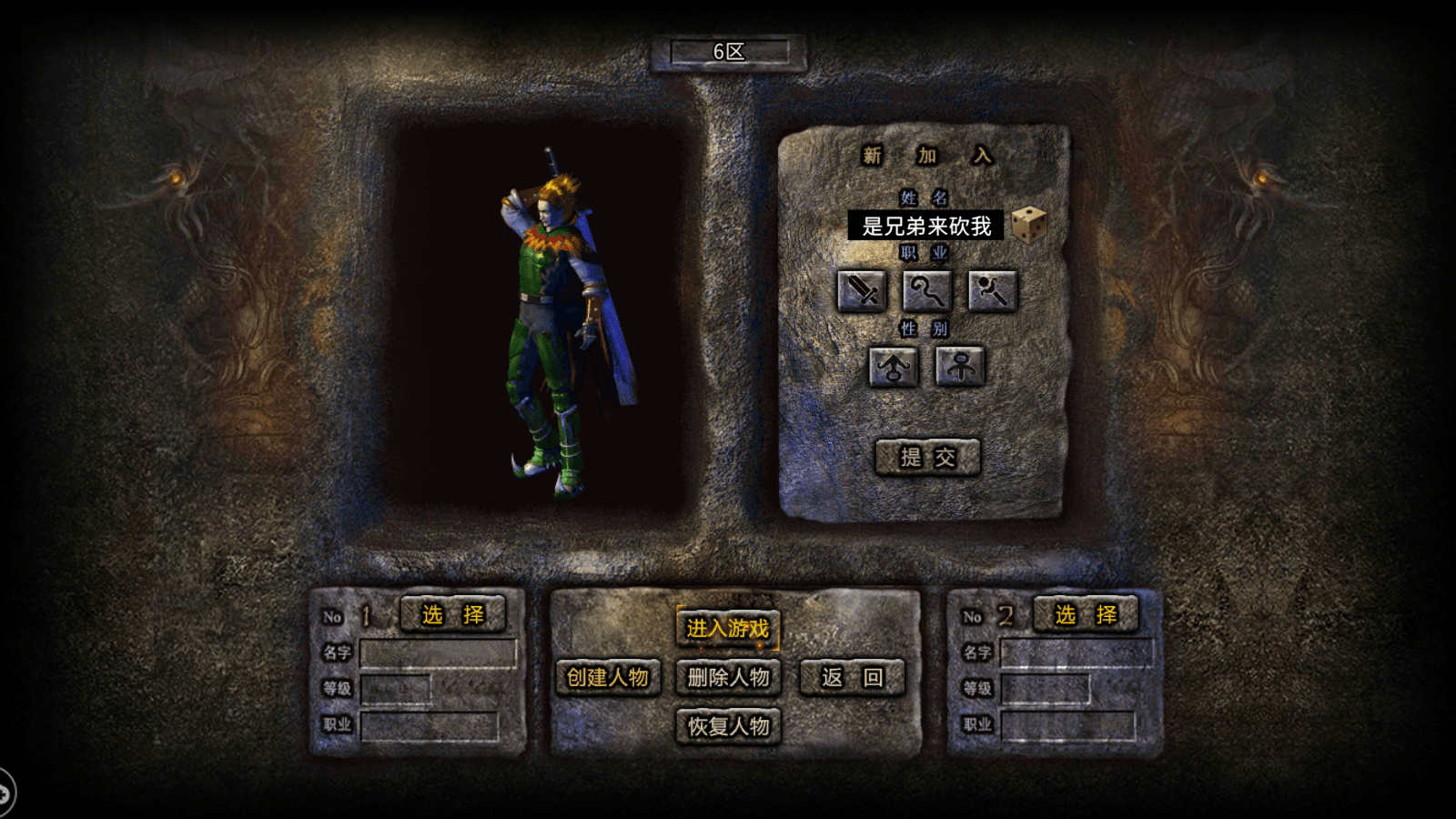Click 选择 for character slot No 2
This screenshot has height=819, width=1456.
coord(1086,615)
